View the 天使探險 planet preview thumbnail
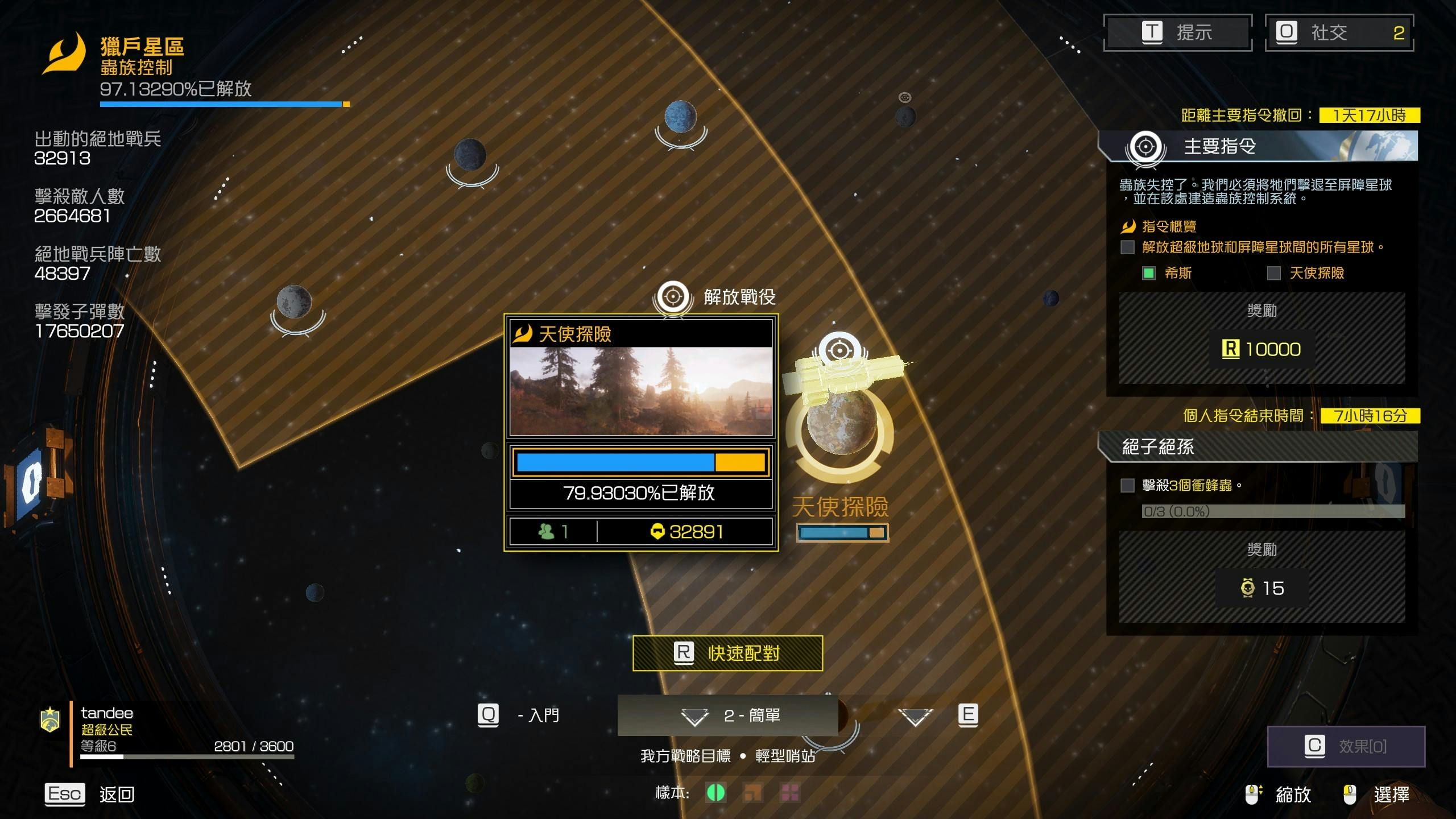The width and height of the screenshot is (1456, 819). click(x=641, y=391)
